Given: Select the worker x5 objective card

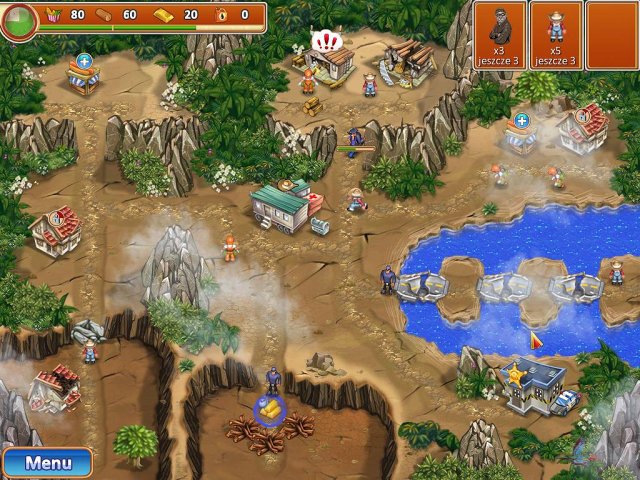Looking at the screenshot, I should click(556, 35).
